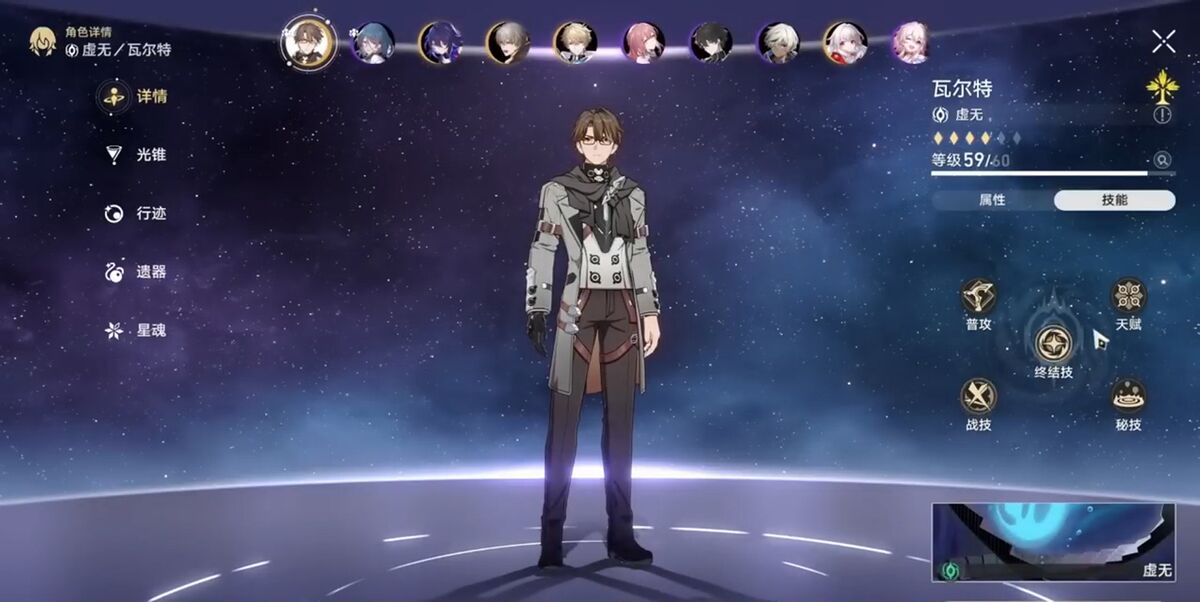View the 天赋 talent skill icon

coord(1128,296)
